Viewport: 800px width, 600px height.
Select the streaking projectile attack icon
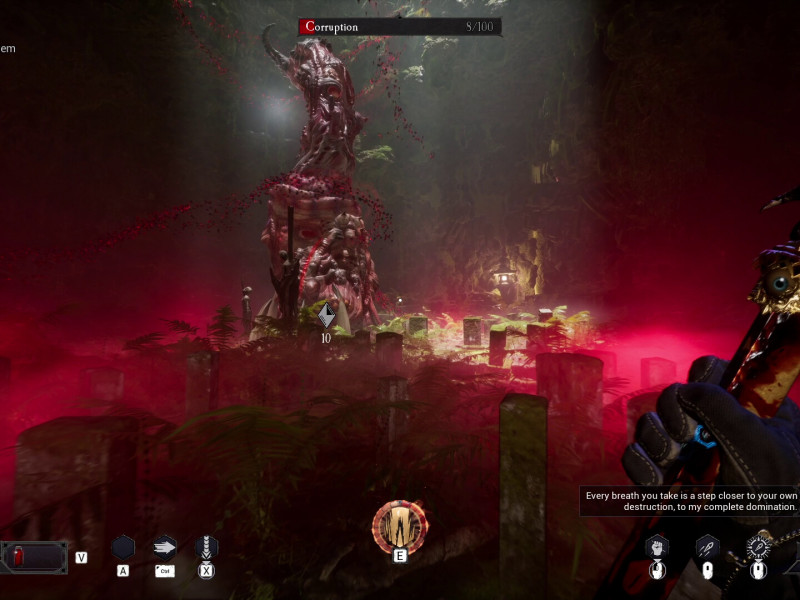point(707,547)
